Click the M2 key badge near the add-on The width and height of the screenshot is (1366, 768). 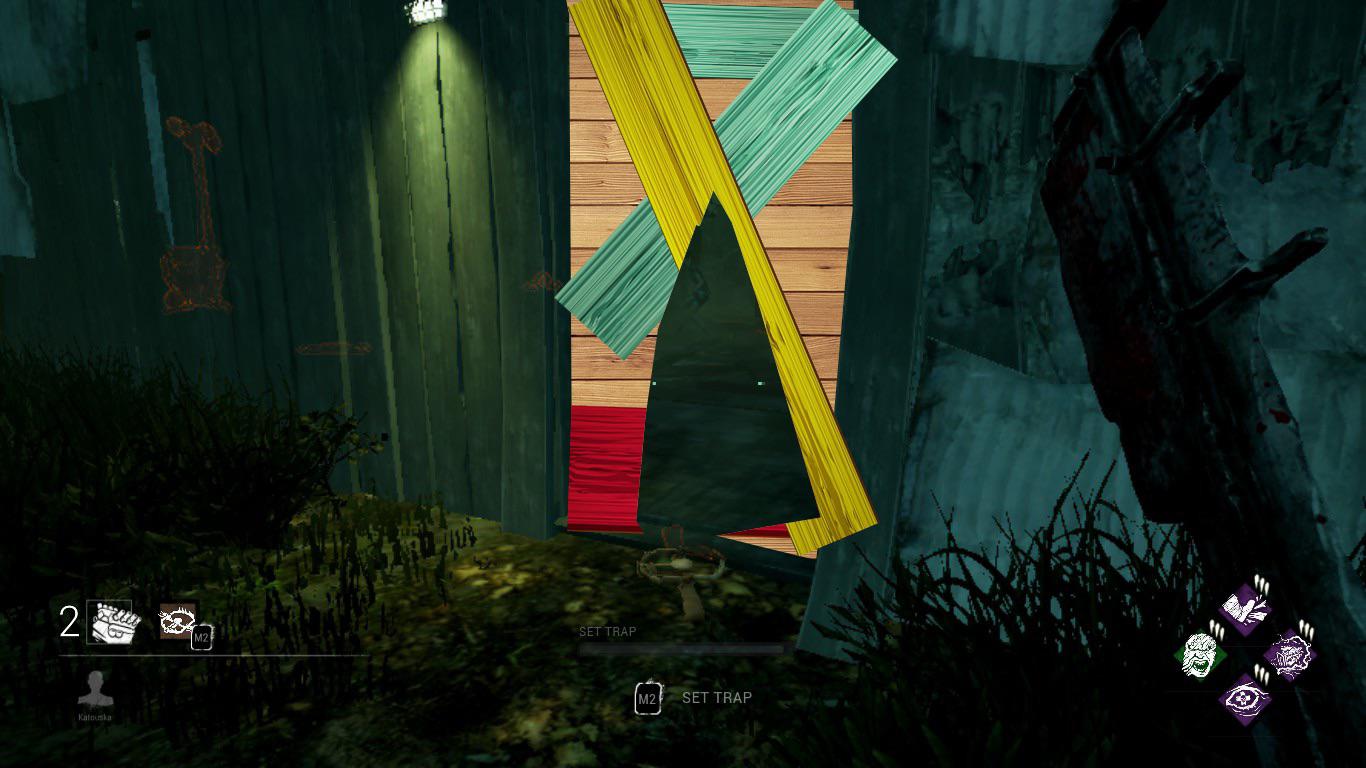pos(202,637)
